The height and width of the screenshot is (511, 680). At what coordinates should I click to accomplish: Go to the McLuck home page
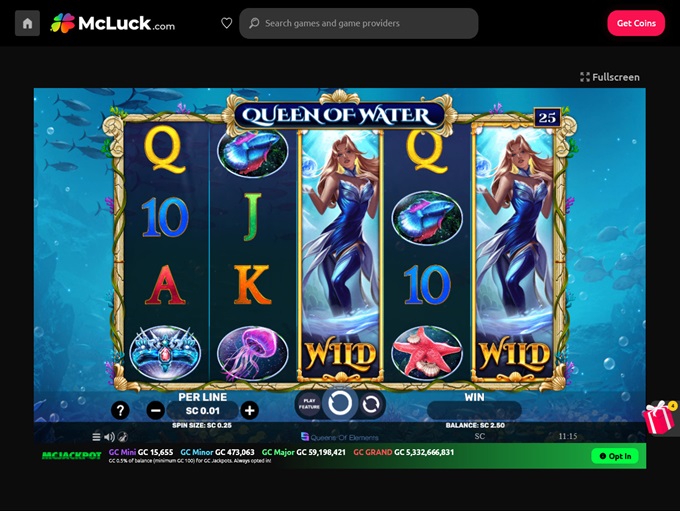pyautogui.click(x=28, y=23)
